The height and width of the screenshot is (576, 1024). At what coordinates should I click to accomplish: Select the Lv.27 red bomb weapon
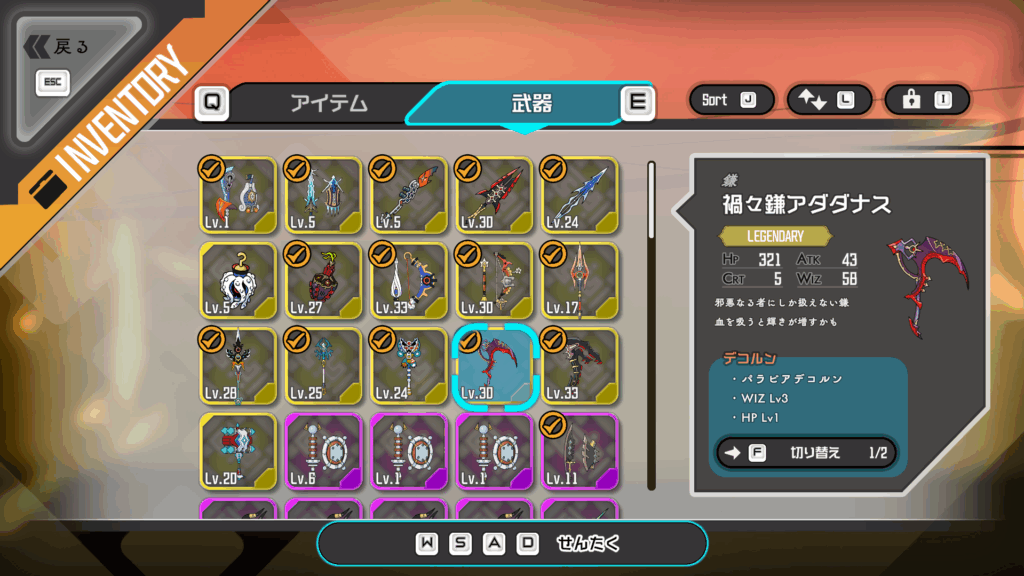[x=323, y=280]
